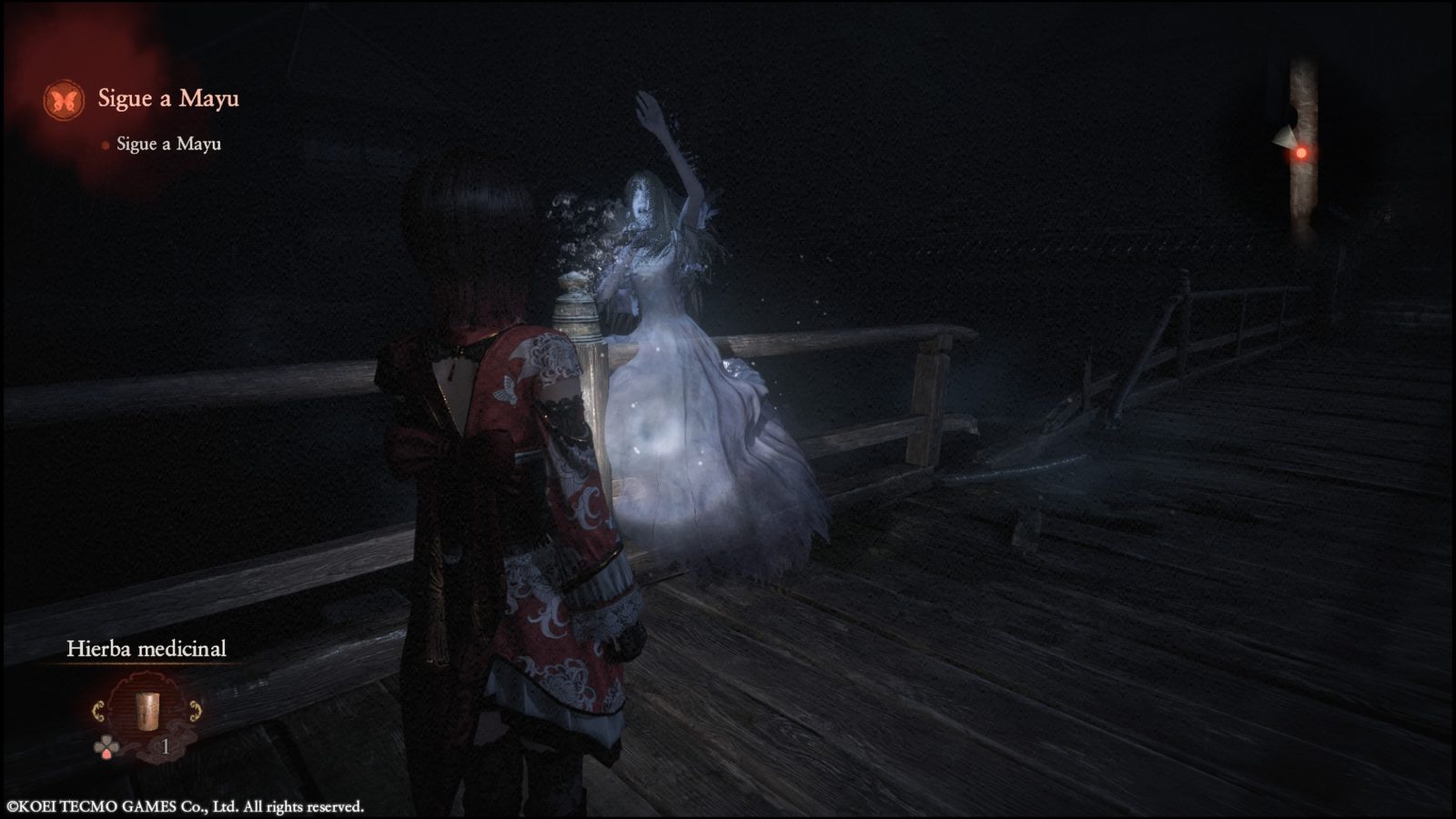Viewport: 1456px width, 819px height.
Task: Select the Sigue a Mayu sub-objective line
Action: click(x=168, y=144)
